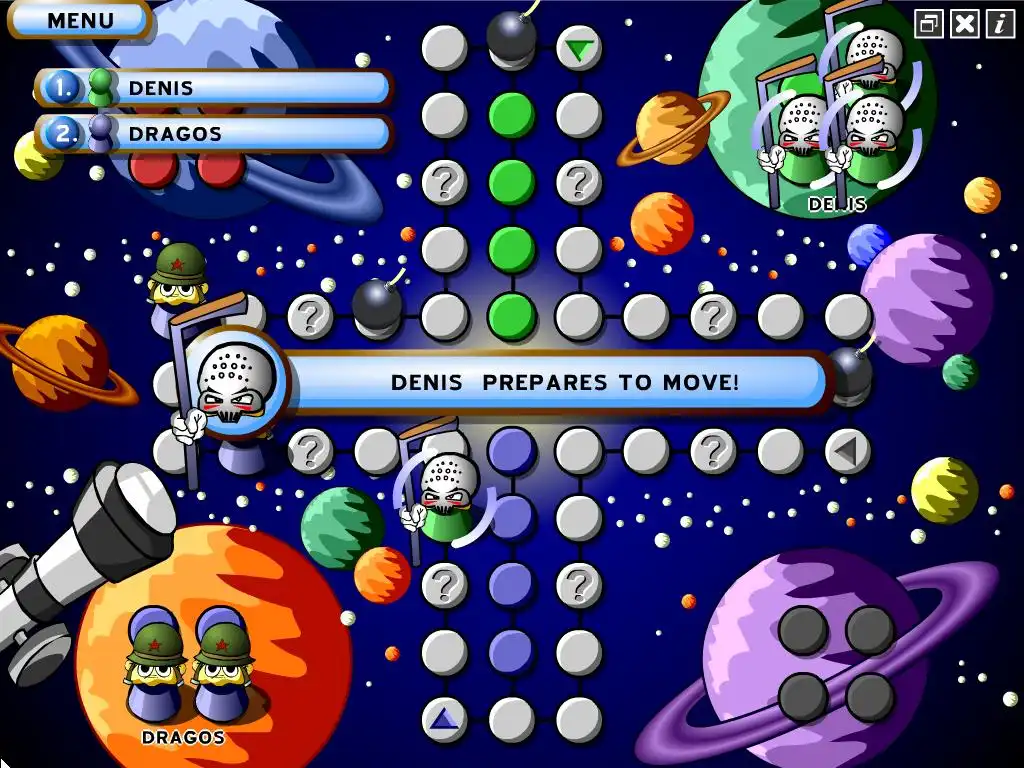1024x768 pixels.
Task: Select the blue up-arrow start tile
Action: click(444, 719)
